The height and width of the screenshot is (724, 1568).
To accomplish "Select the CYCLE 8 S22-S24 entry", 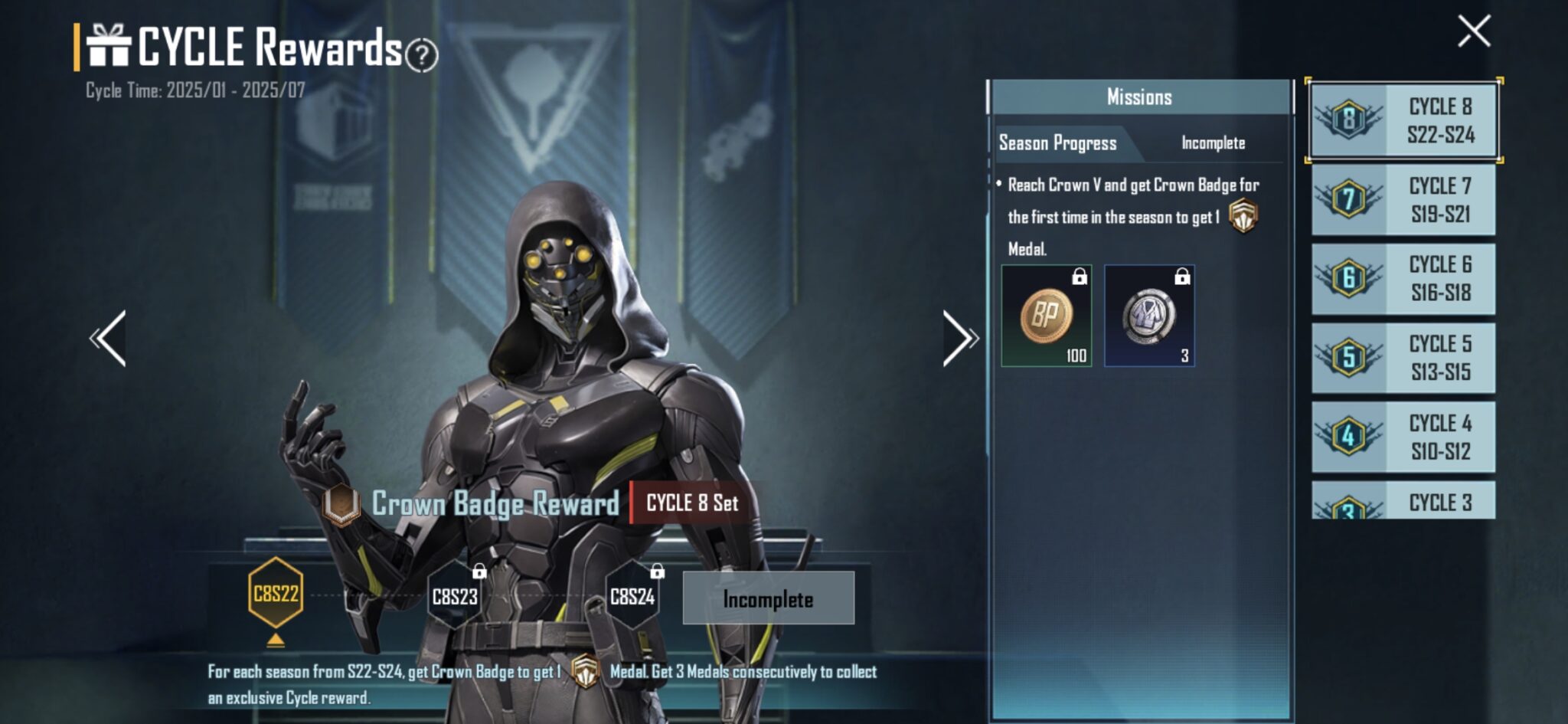I will pyautogui.click(x=1403, y=120).
